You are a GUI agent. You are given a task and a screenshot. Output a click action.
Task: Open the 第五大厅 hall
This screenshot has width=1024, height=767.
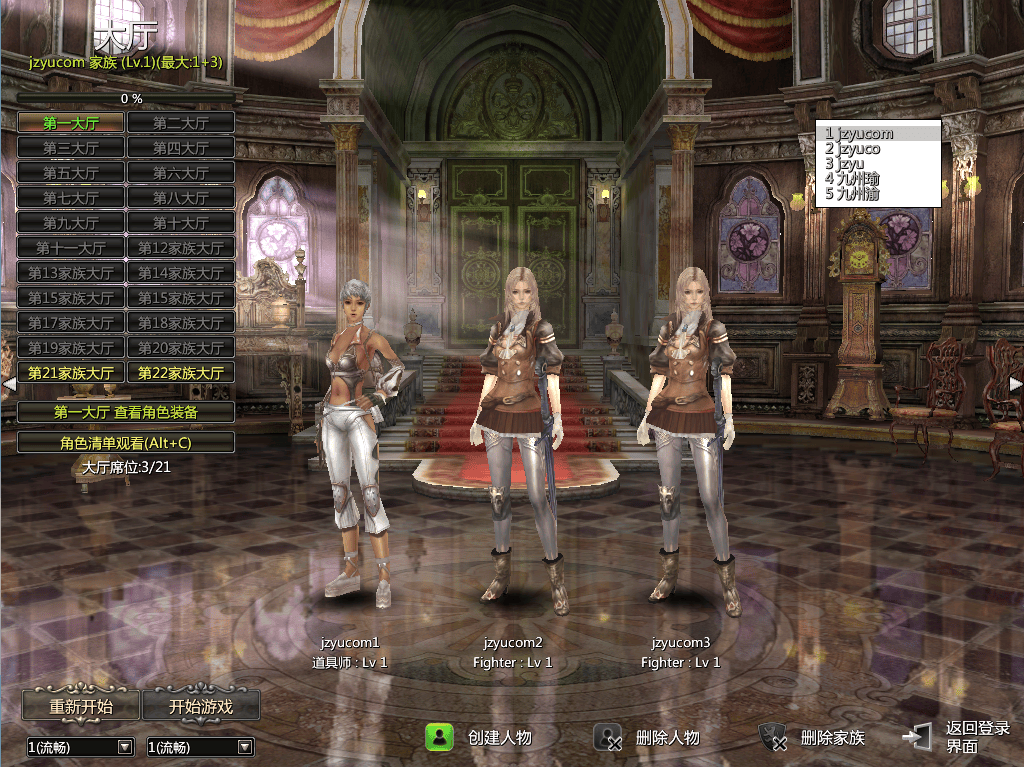71,173
